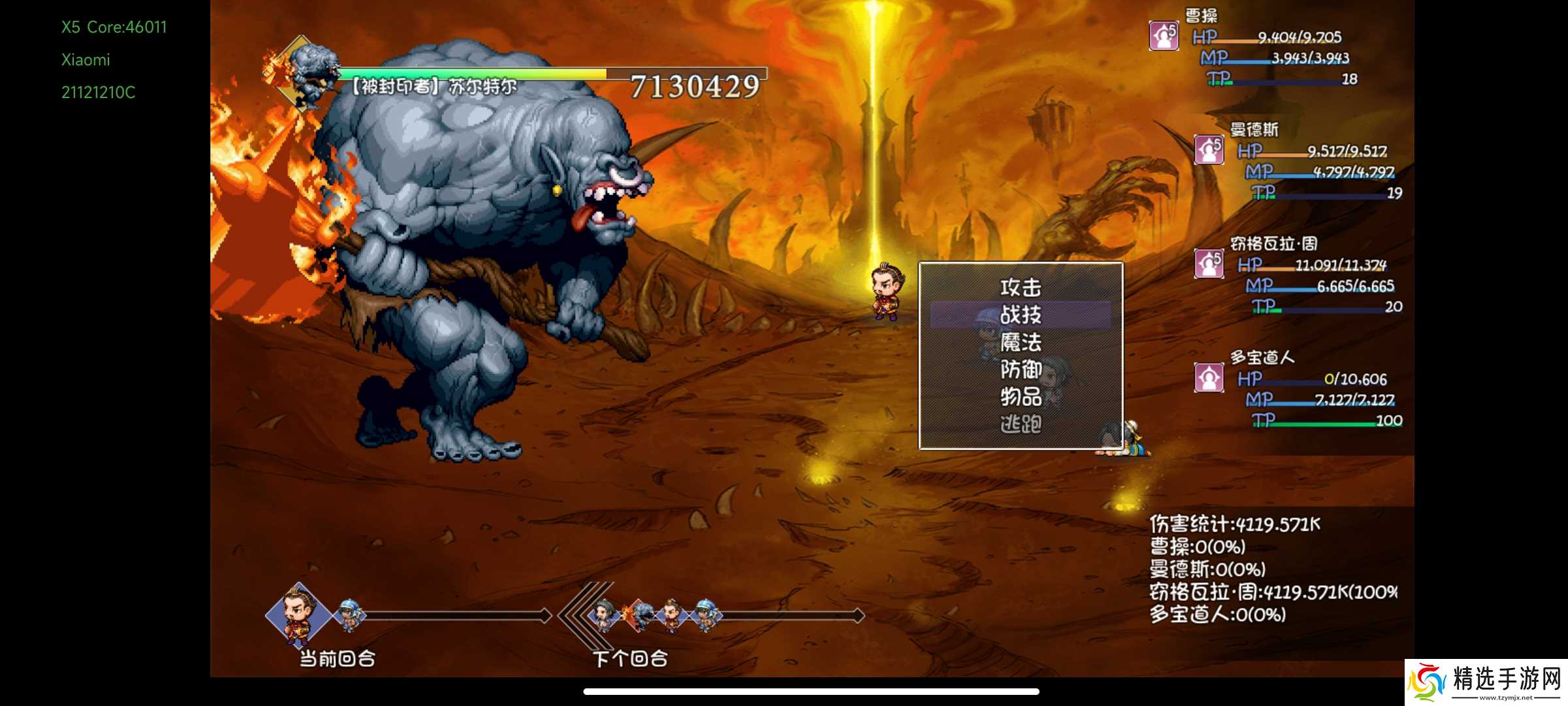Select 攻击 from the battle command menu
This screenshot has height=706, width=1568.
(1021, 287)
